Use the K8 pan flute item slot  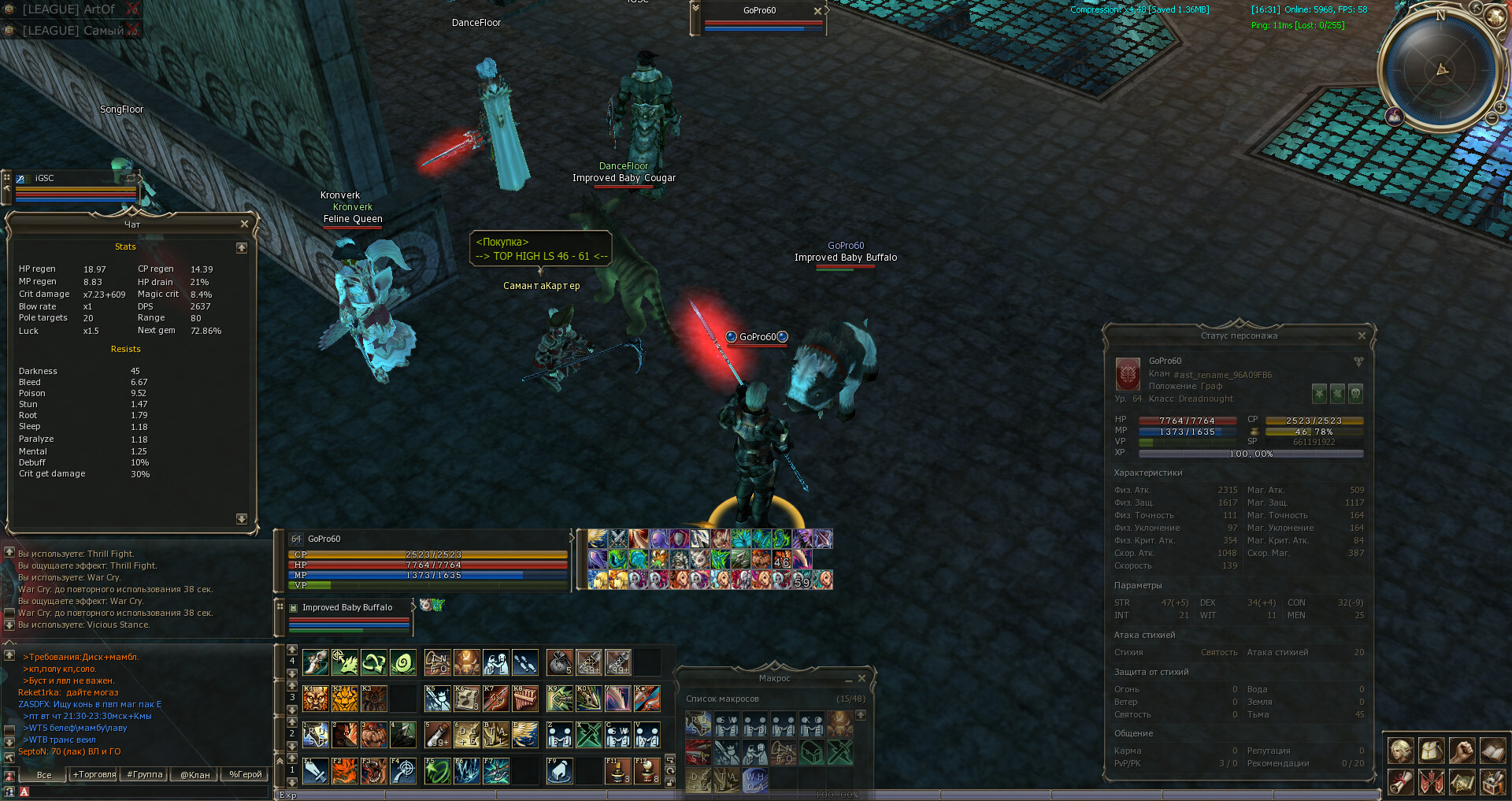click(525, 699)
